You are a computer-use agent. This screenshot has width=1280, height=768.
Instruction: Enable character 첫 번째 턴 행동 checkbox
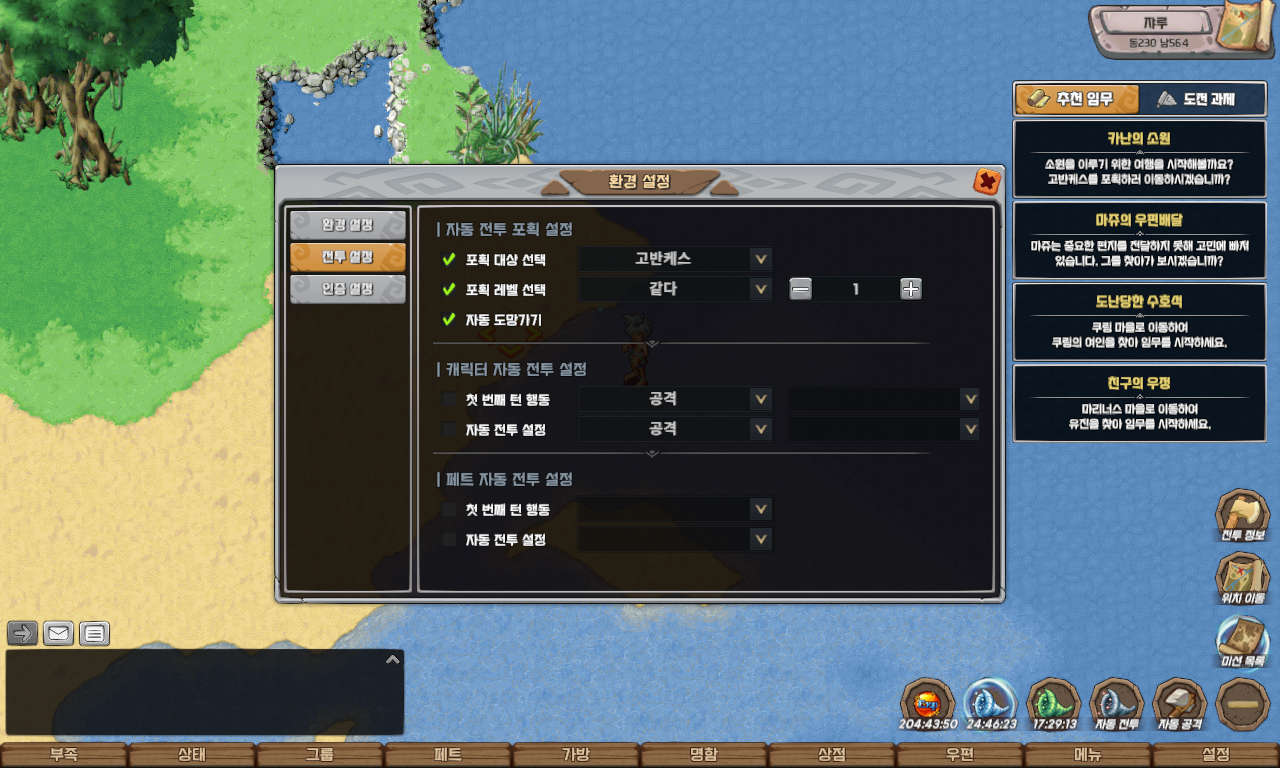[449, 400]
